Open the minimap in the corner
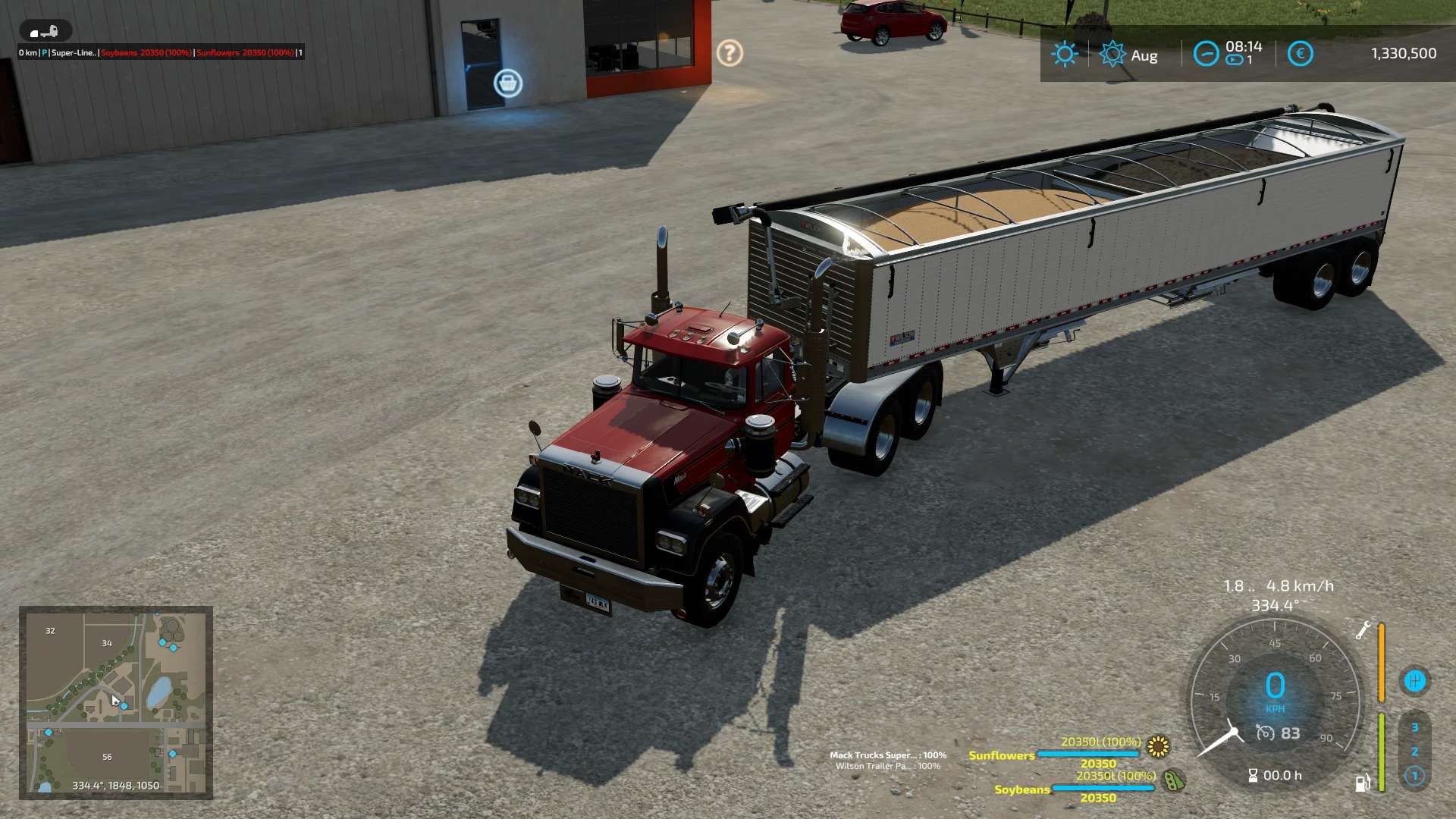 click(116, 702)
